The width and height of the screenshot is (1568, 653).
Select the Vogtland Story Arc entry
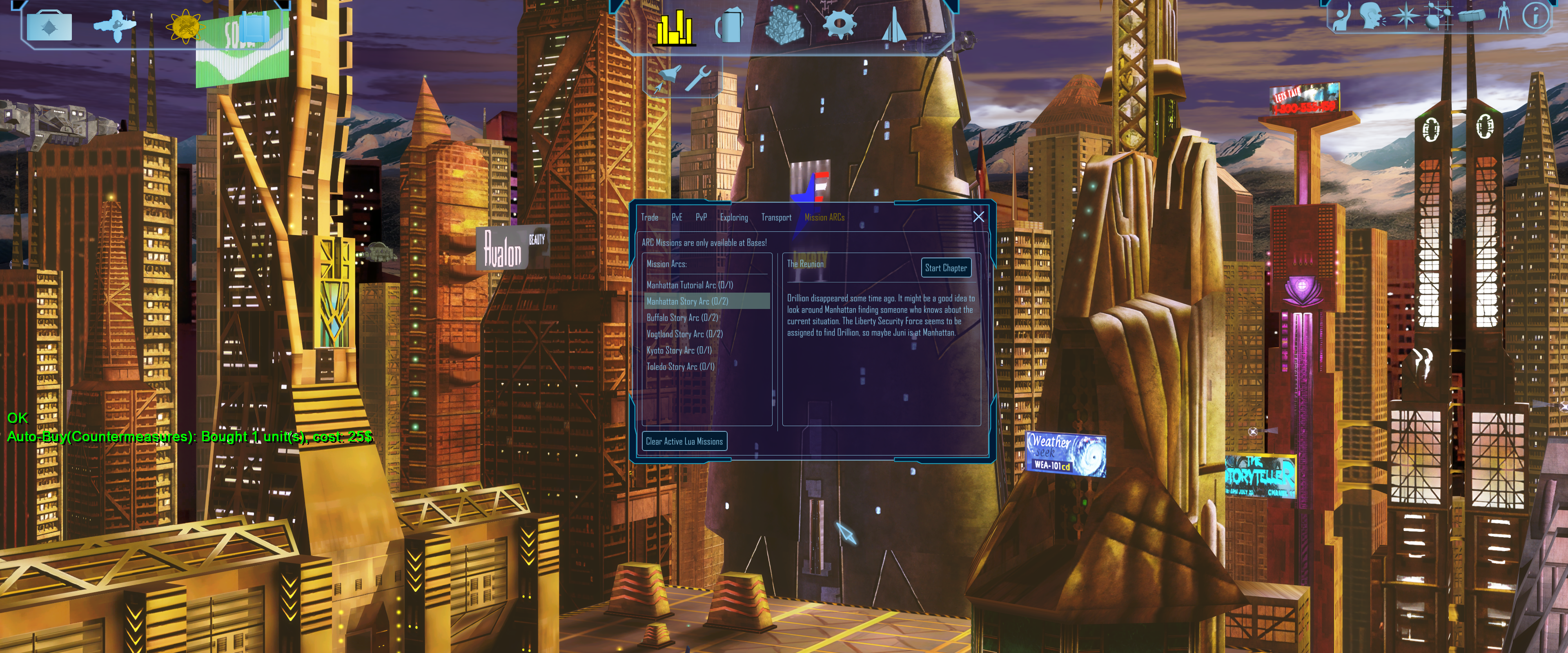click(684, 334)
